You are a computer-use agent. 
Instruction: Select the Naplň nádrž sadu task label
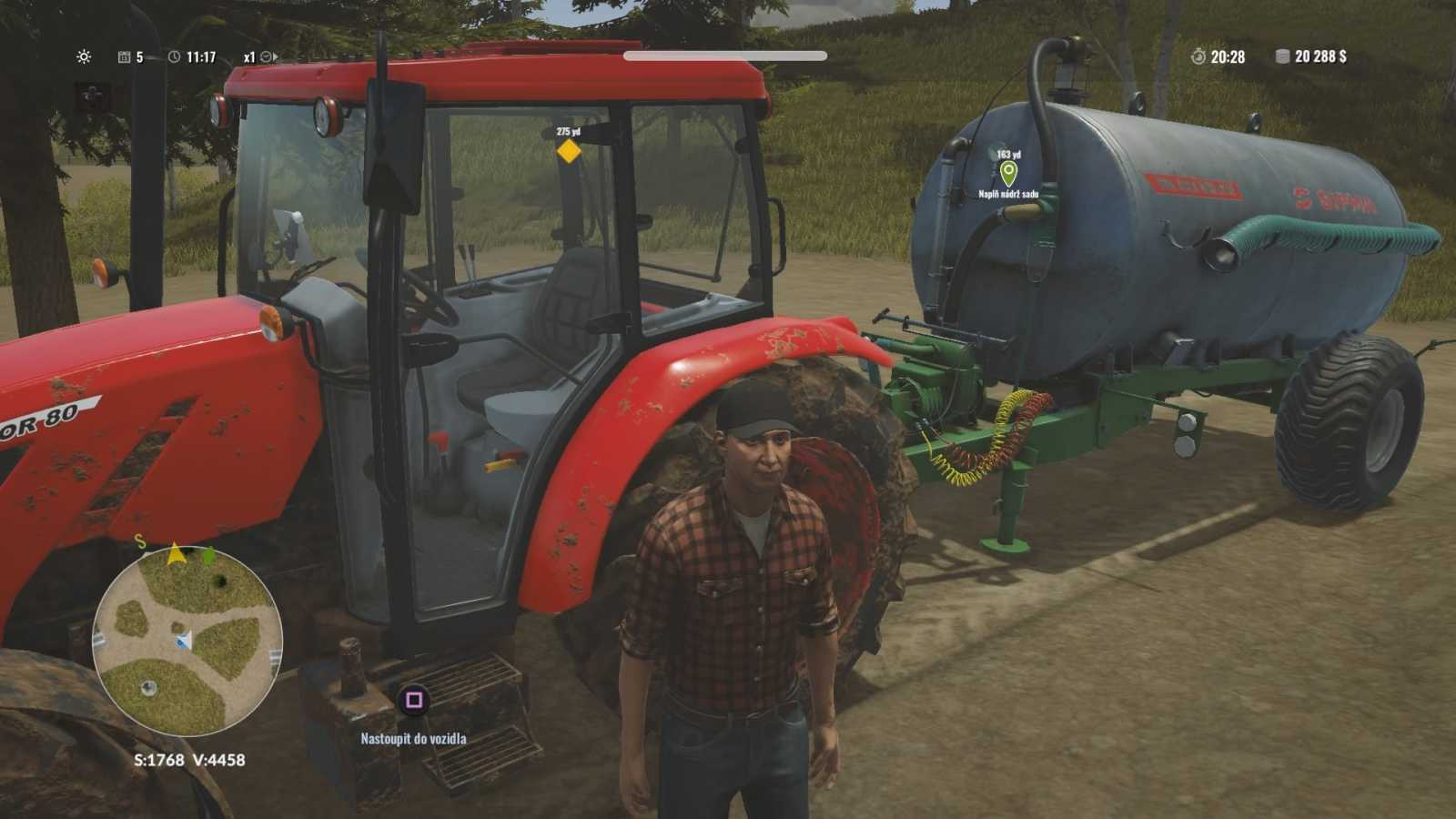pos(1008,193)
